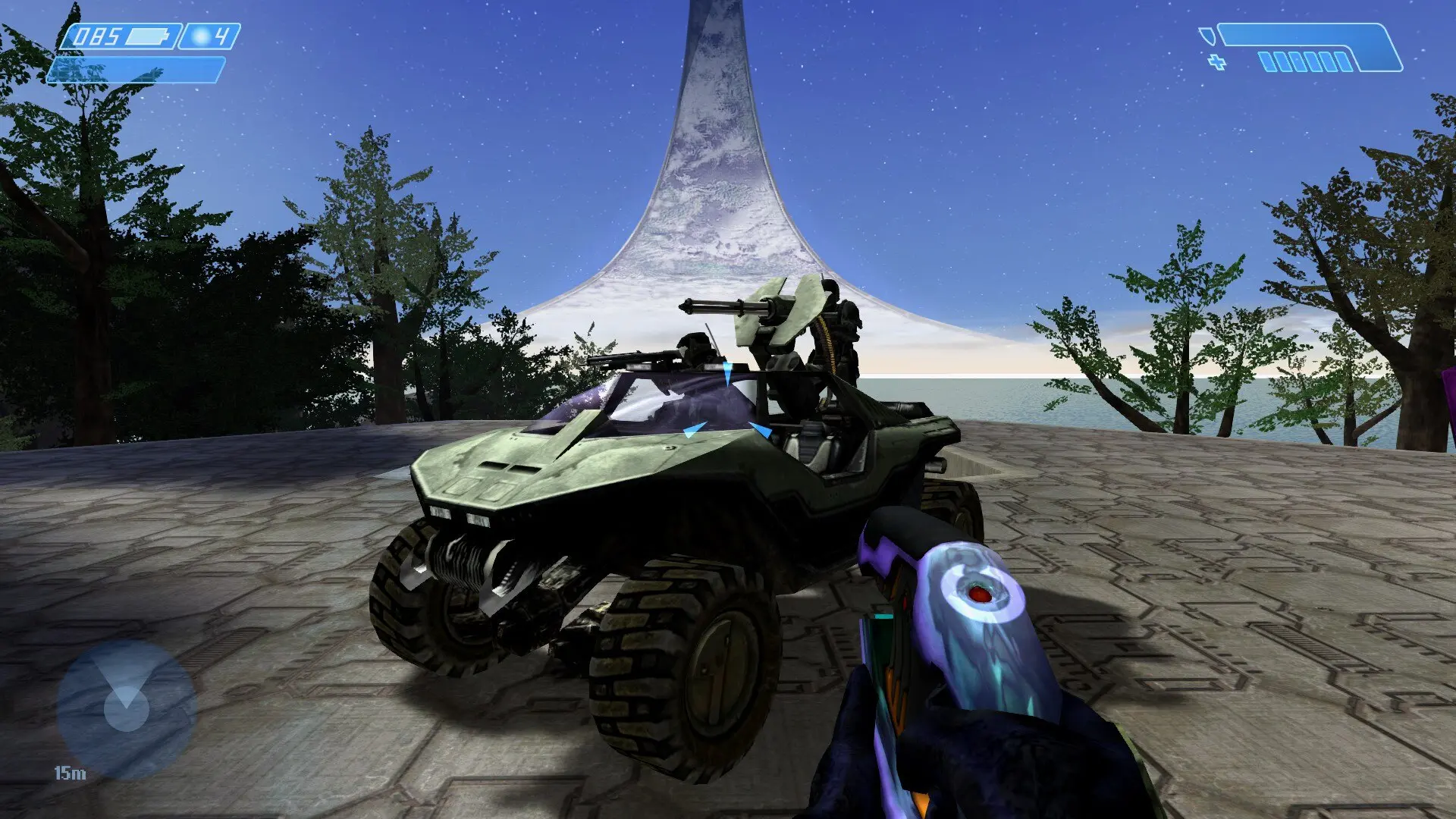Screen dimensions: 1456x819
Task: Click the ammo counter reading 085
Action: point(97,35)
